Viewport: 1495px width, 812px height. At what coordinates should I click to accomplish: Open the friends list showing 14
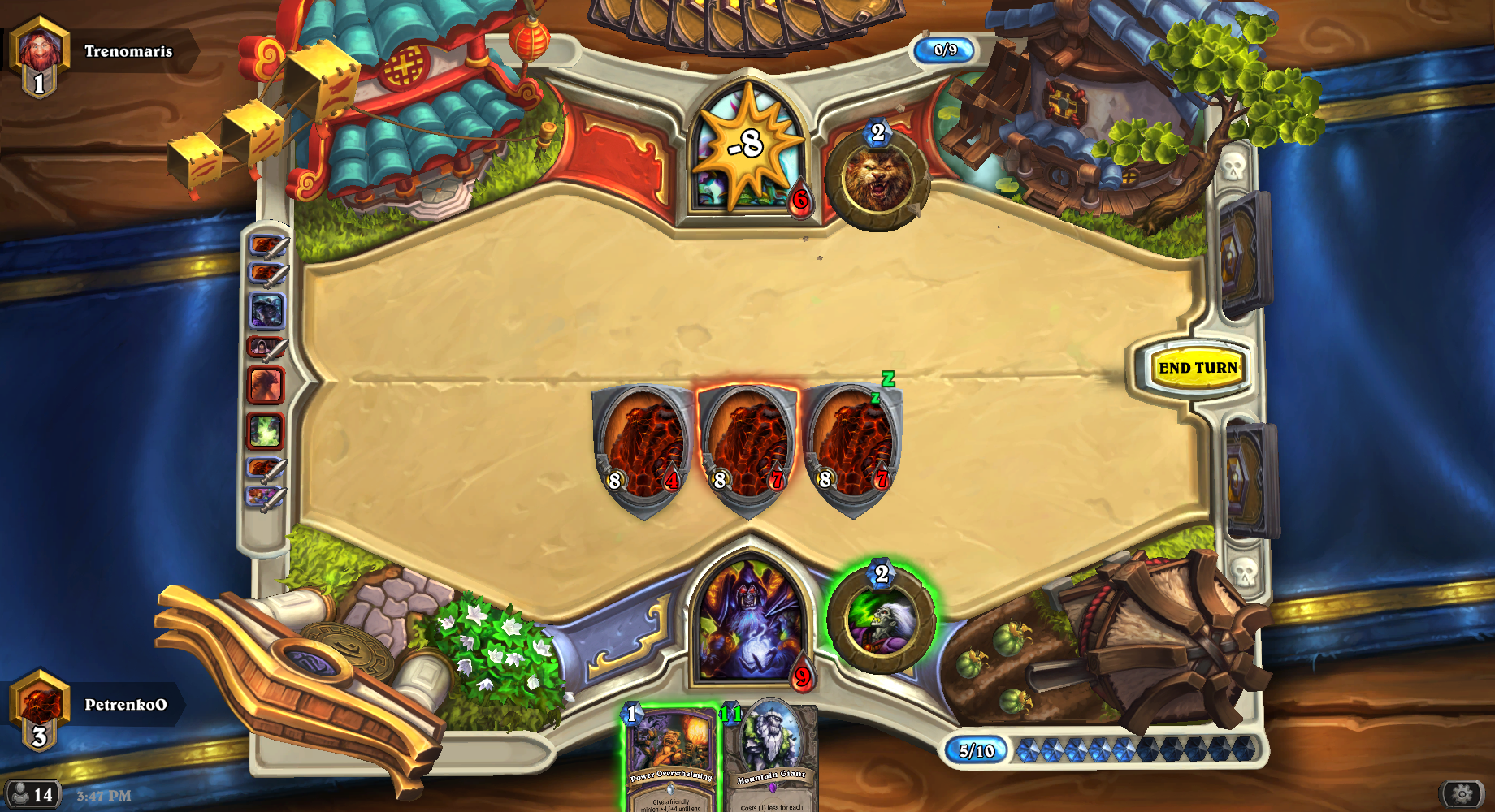coord(31,794)
